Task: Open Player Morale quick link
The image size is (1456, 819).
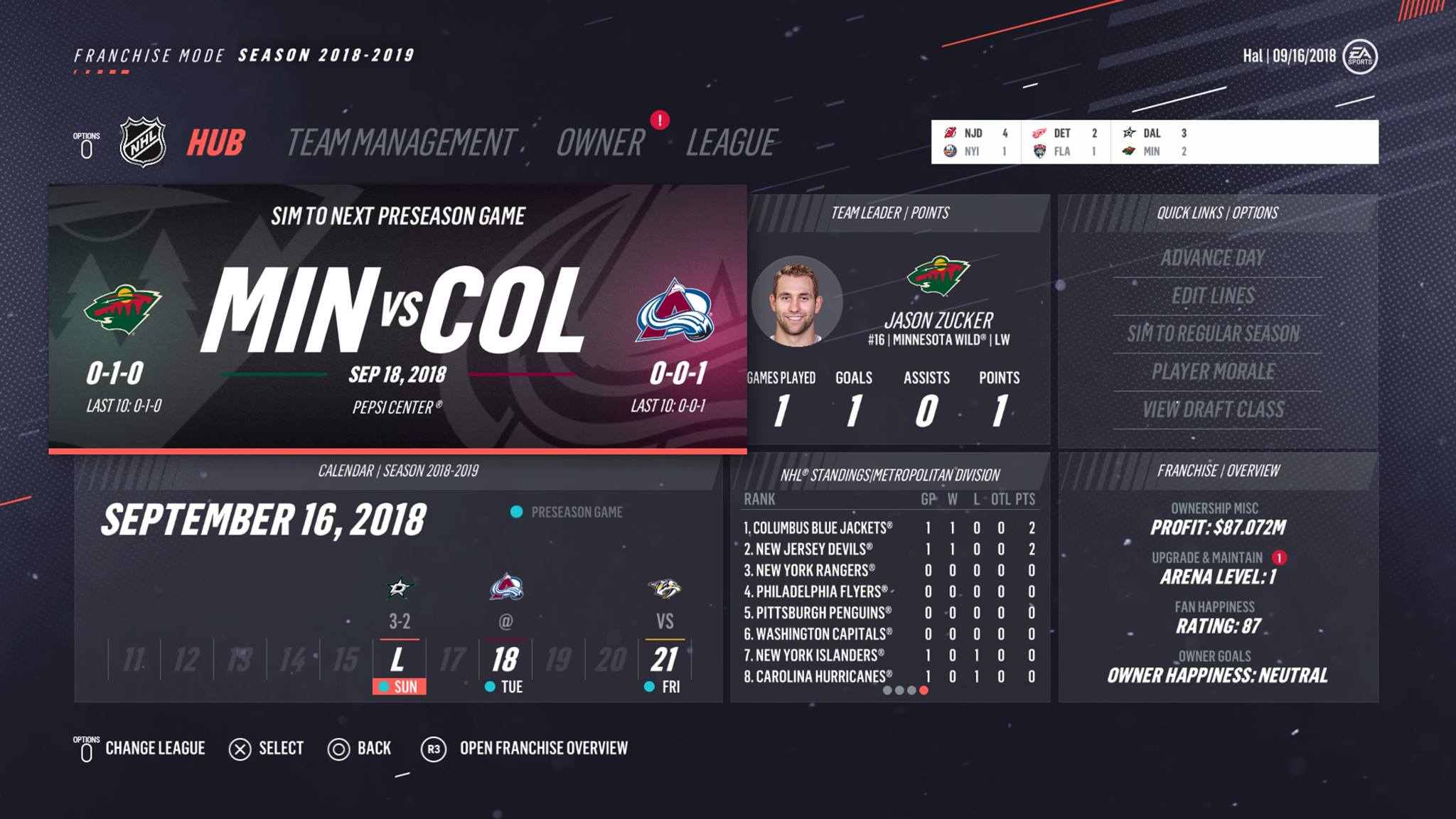Action: click(x=1213, y=372)
